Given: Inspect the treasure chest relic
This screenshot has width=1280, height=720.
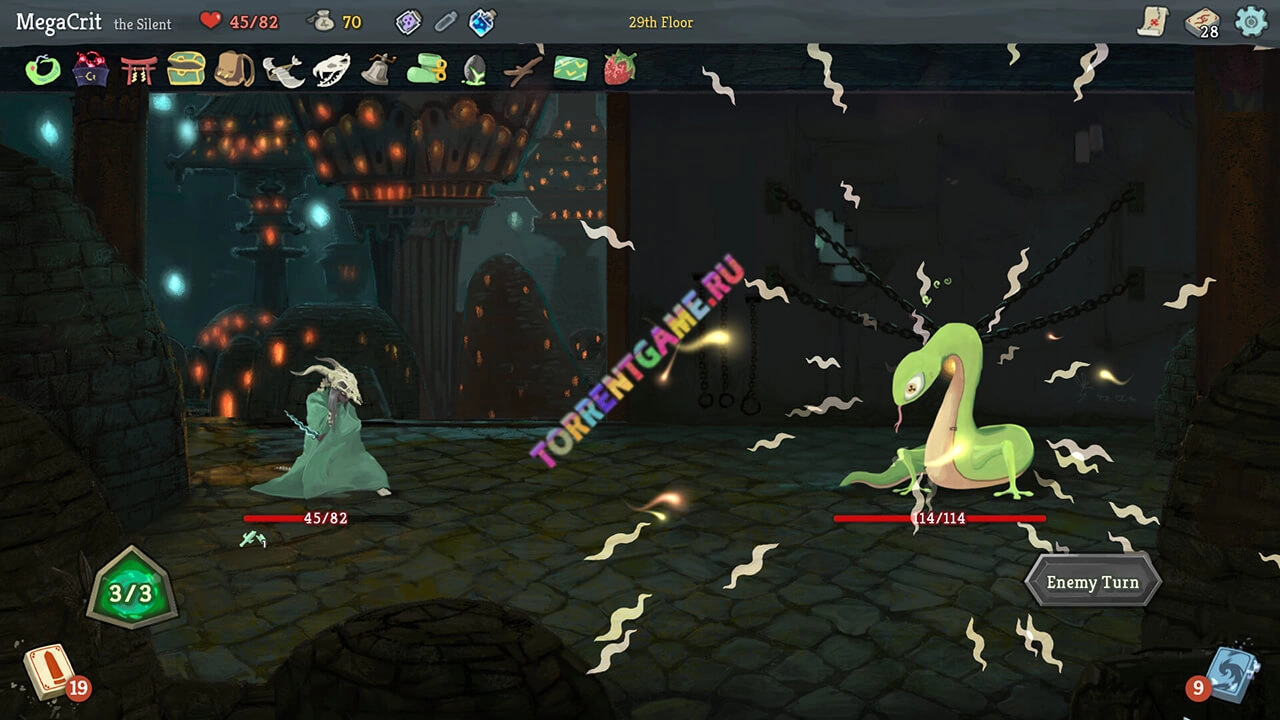Looking at the screenshot, I should [x=186, y=69].
